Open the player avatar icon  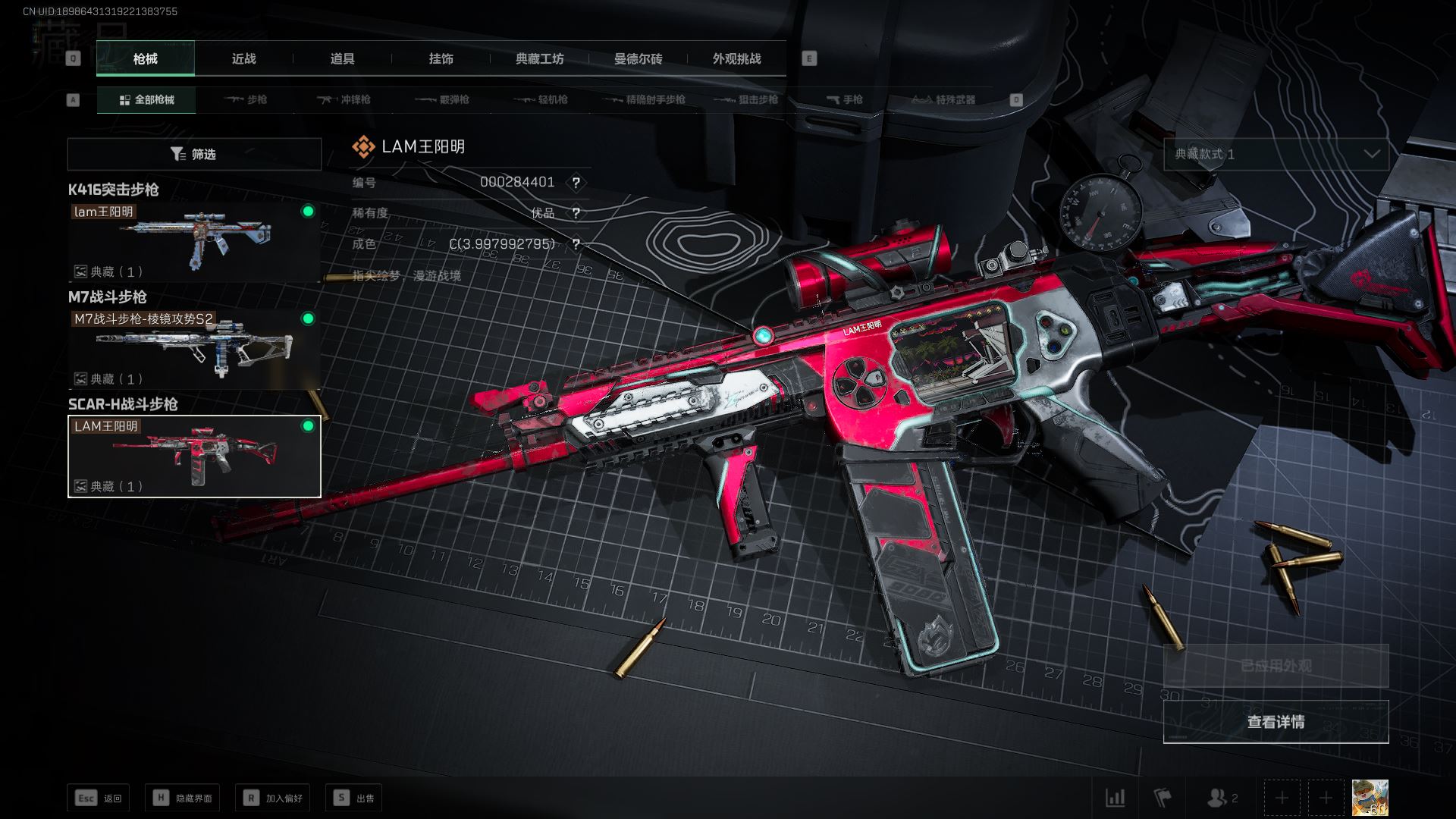(x=1370, y=798)
